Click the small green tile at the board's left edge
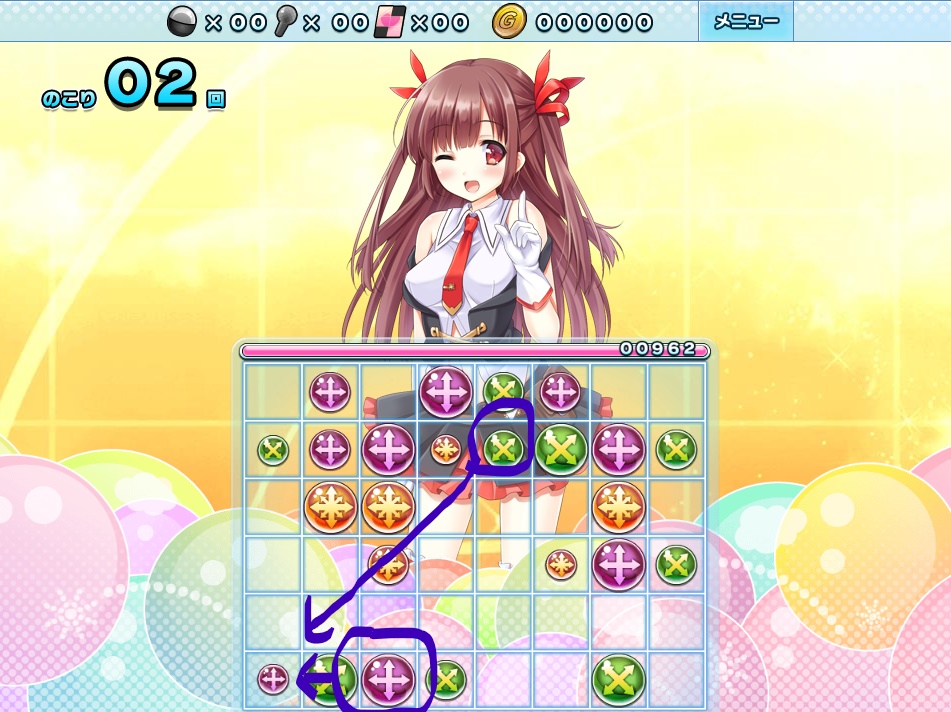This screenshot has height=712, width=951. pos(273,450)
